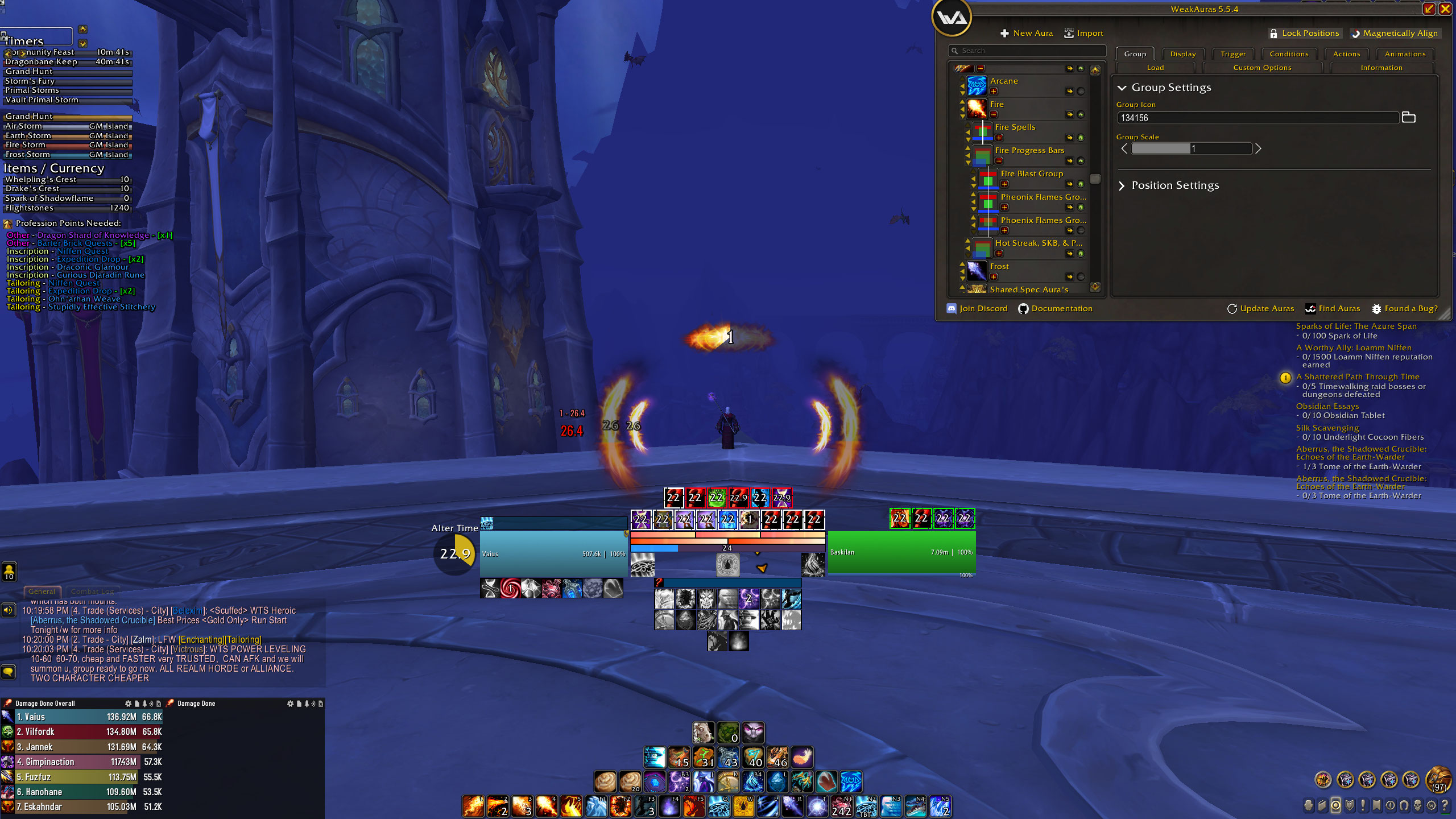Switch chat to the Combat Log tab
The height and width of the screenshot is (819, 1456).
click(93, 591)
